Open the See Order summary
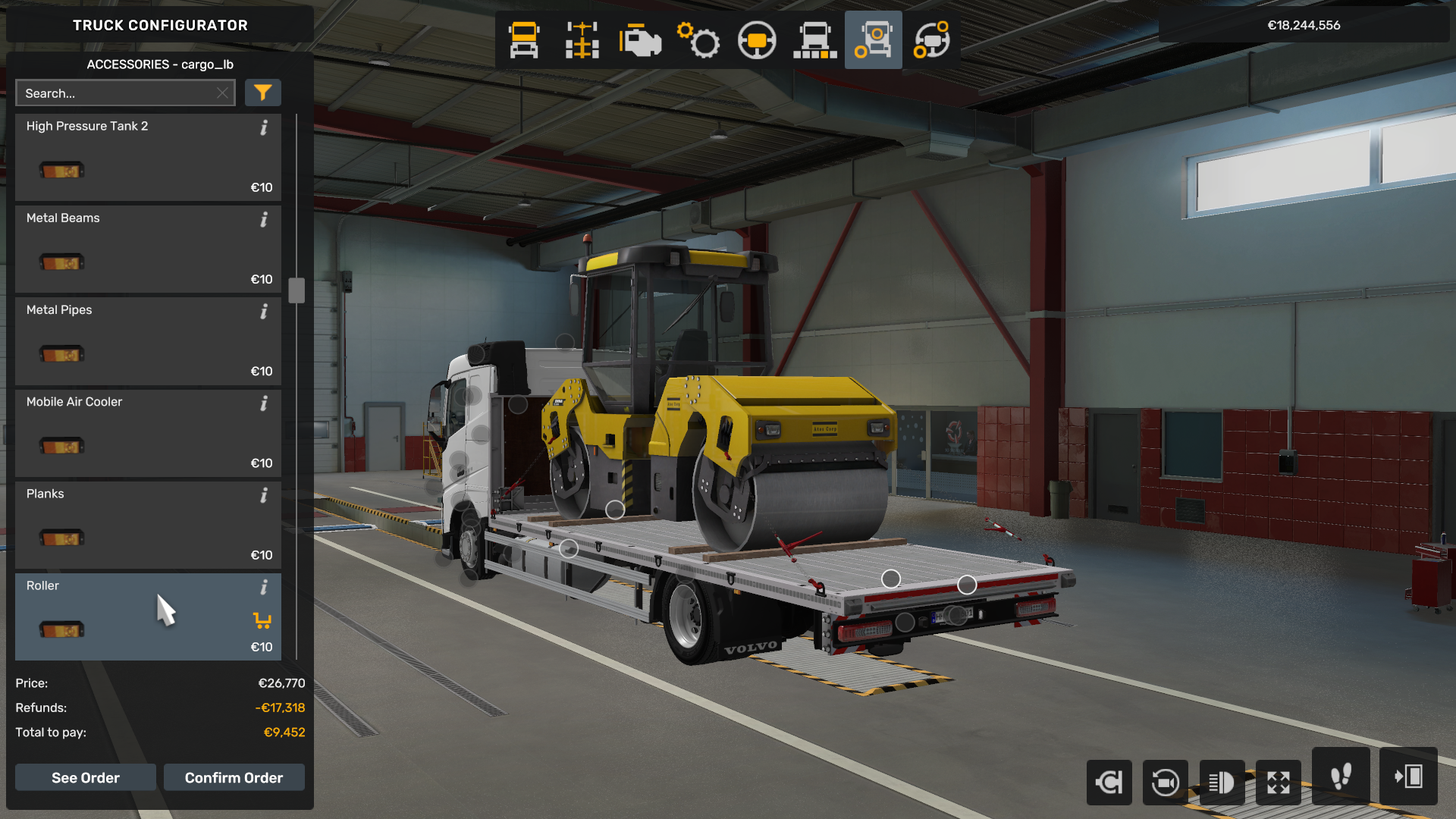The image size is (1456, 819). coord(86,777)
